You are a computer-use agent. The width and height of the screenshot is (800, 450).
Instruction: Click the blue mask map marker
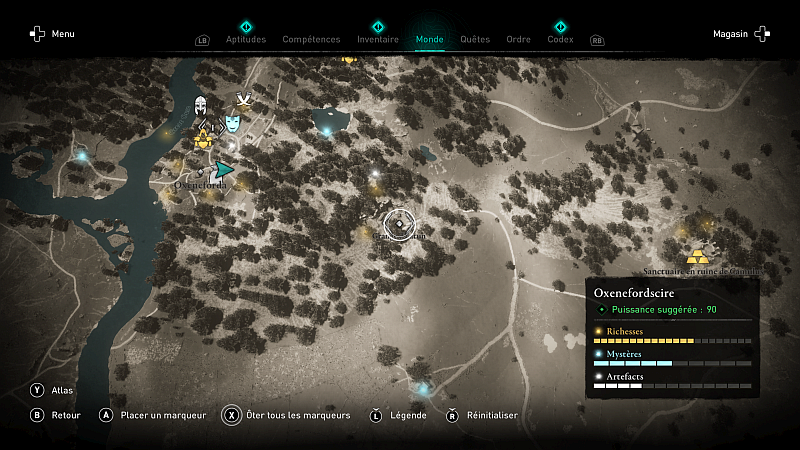pyautogui.click(x=232, y=123)
